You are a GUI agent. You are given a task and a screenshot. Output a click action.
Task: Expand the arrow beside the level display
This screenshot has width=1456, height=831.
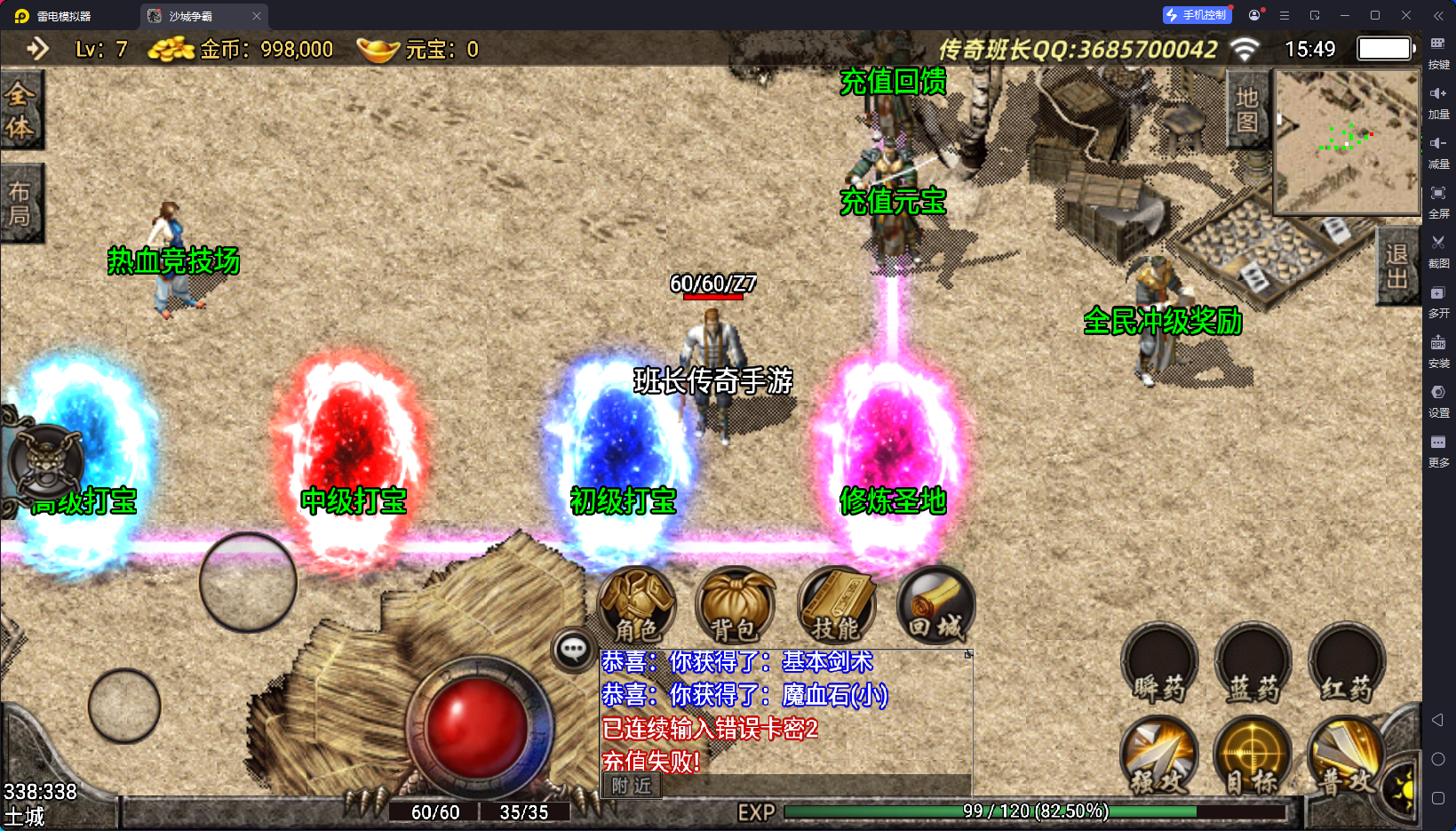pyautogui.click(x=37, y=48)
